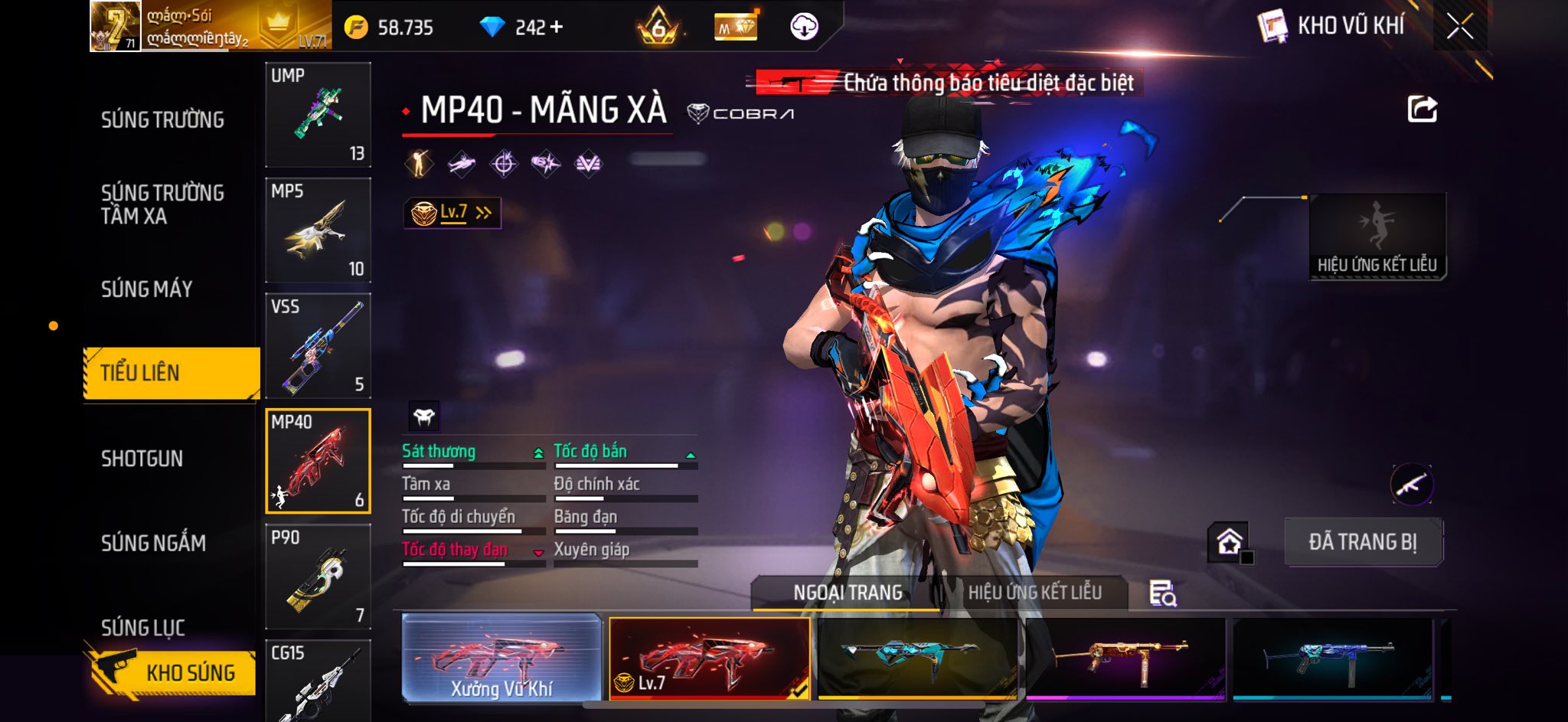Switch to SÚNG MÁY category
This screenshot has height=722, width=1568.
tap(147, 289)
